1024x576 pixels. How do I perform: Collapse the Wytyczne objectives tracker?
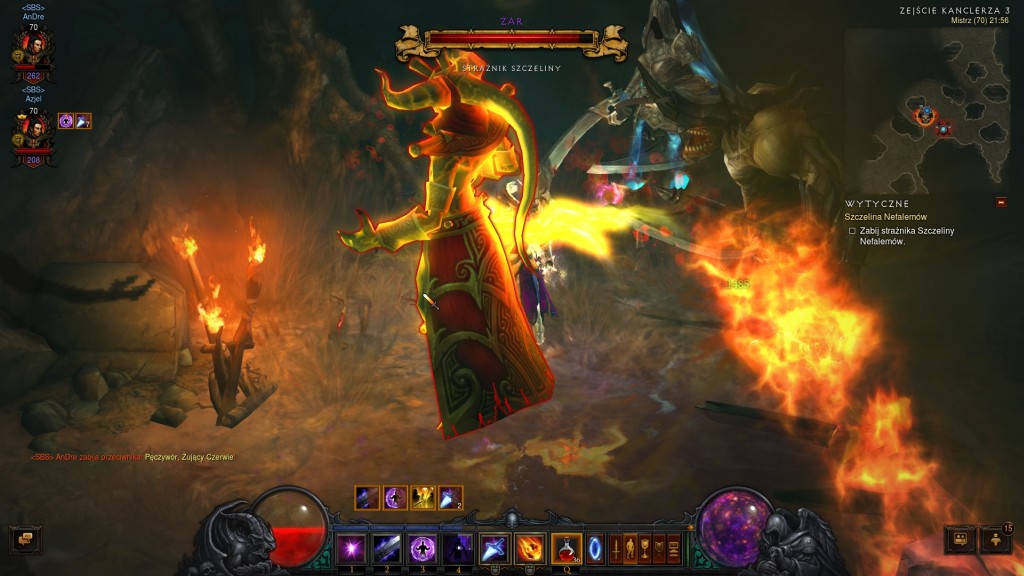tap(1001, 202)
